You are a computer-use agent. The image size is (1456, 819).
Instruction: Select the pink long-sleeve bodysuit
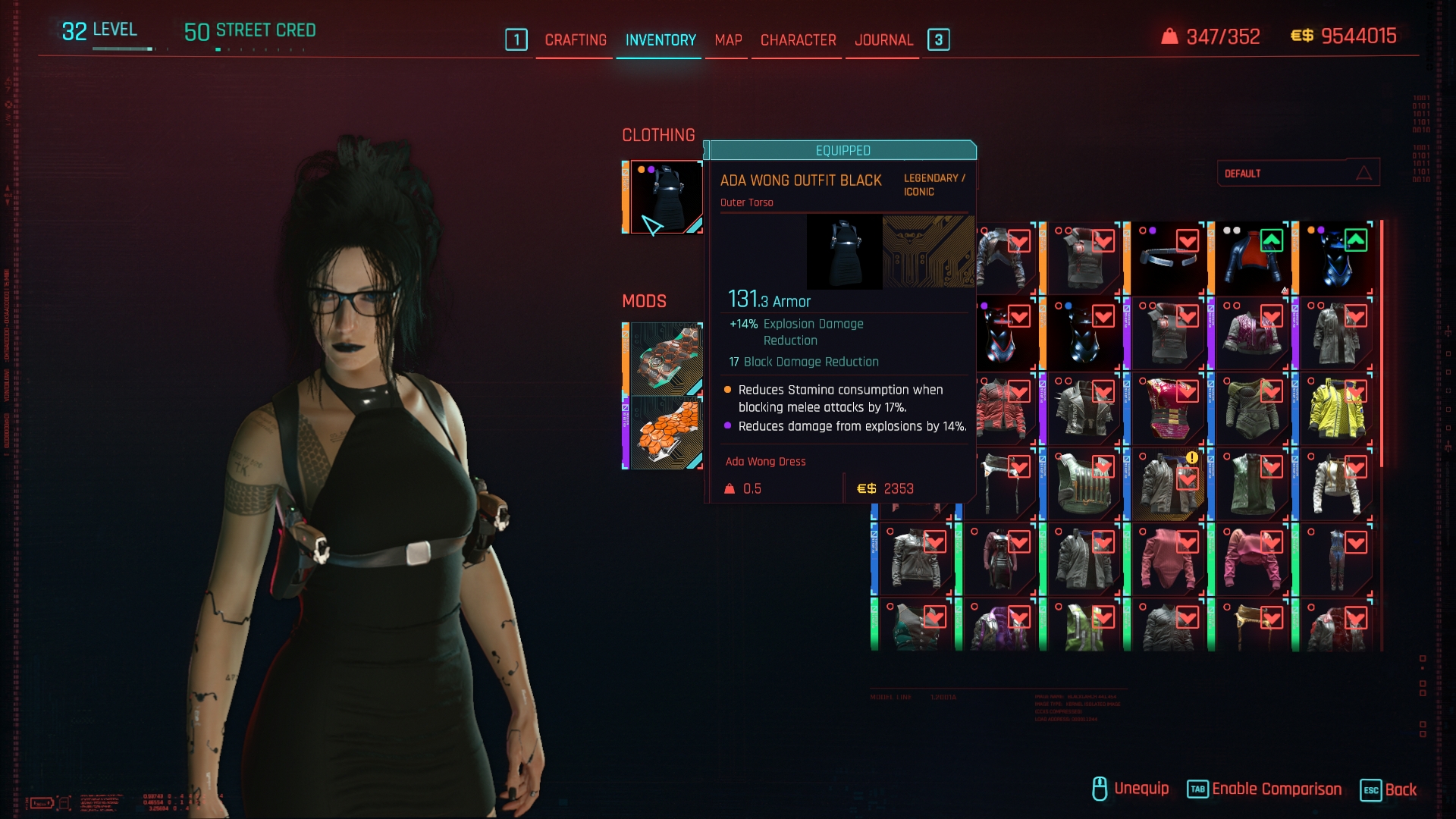(x=1167, y=561)
